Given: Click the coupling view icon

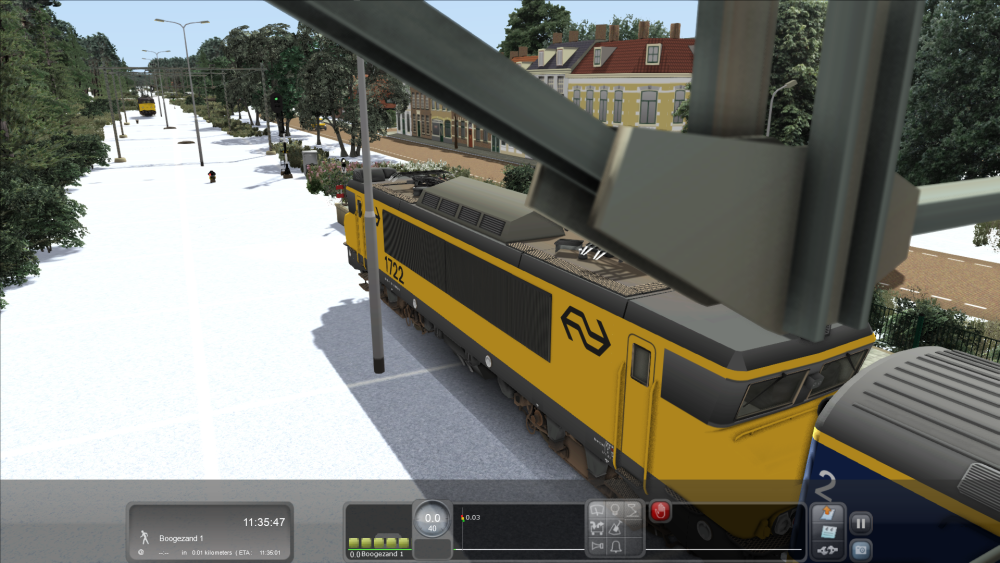Looking at the screenshot, I should coord(826,550).
